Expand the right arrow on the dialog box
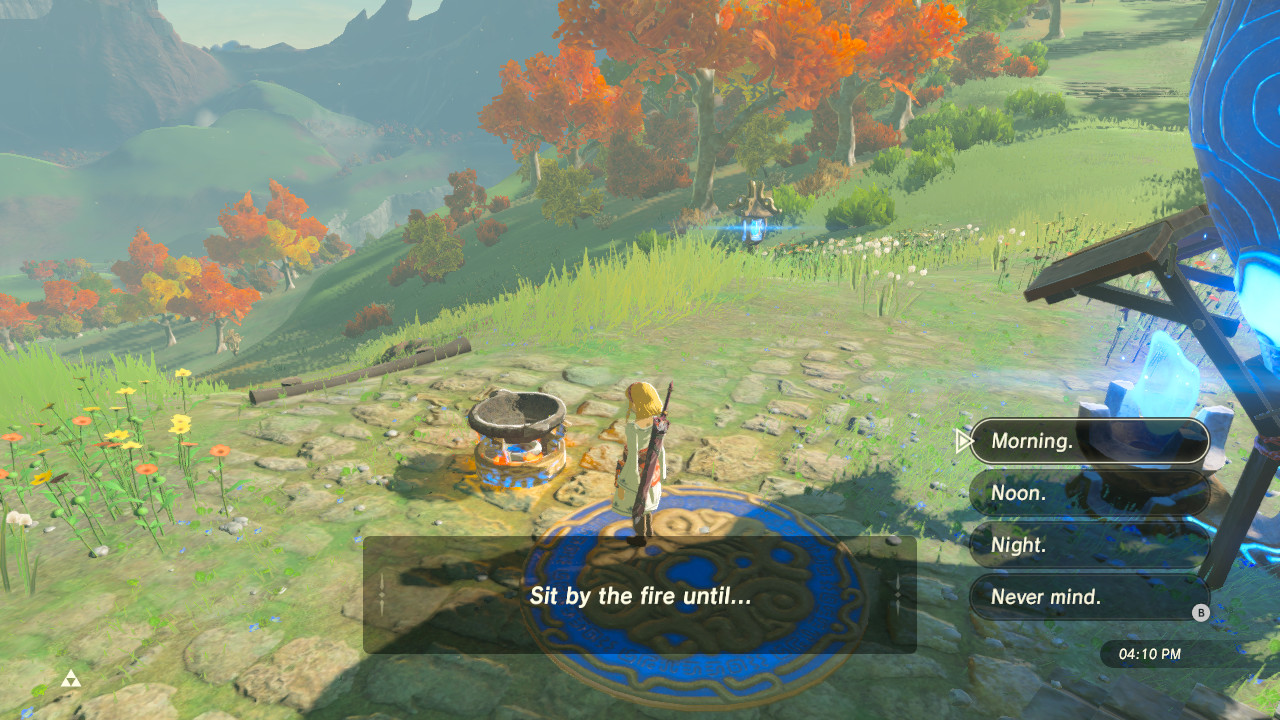Viewport: 1280px width, 720px height. pos(898,595)
